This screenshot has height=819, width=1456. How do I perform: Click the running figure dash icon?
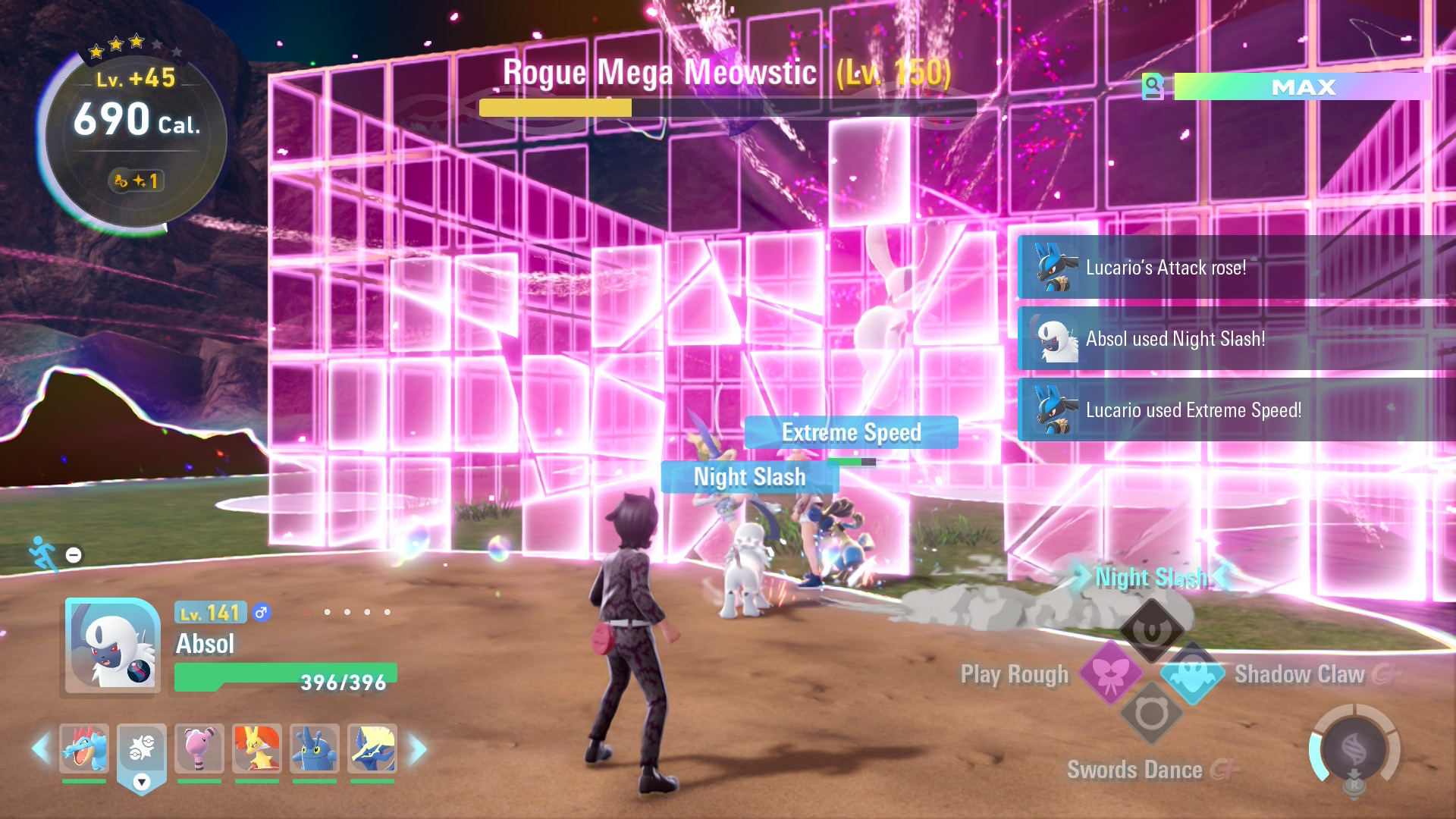[x=42, y=554]
